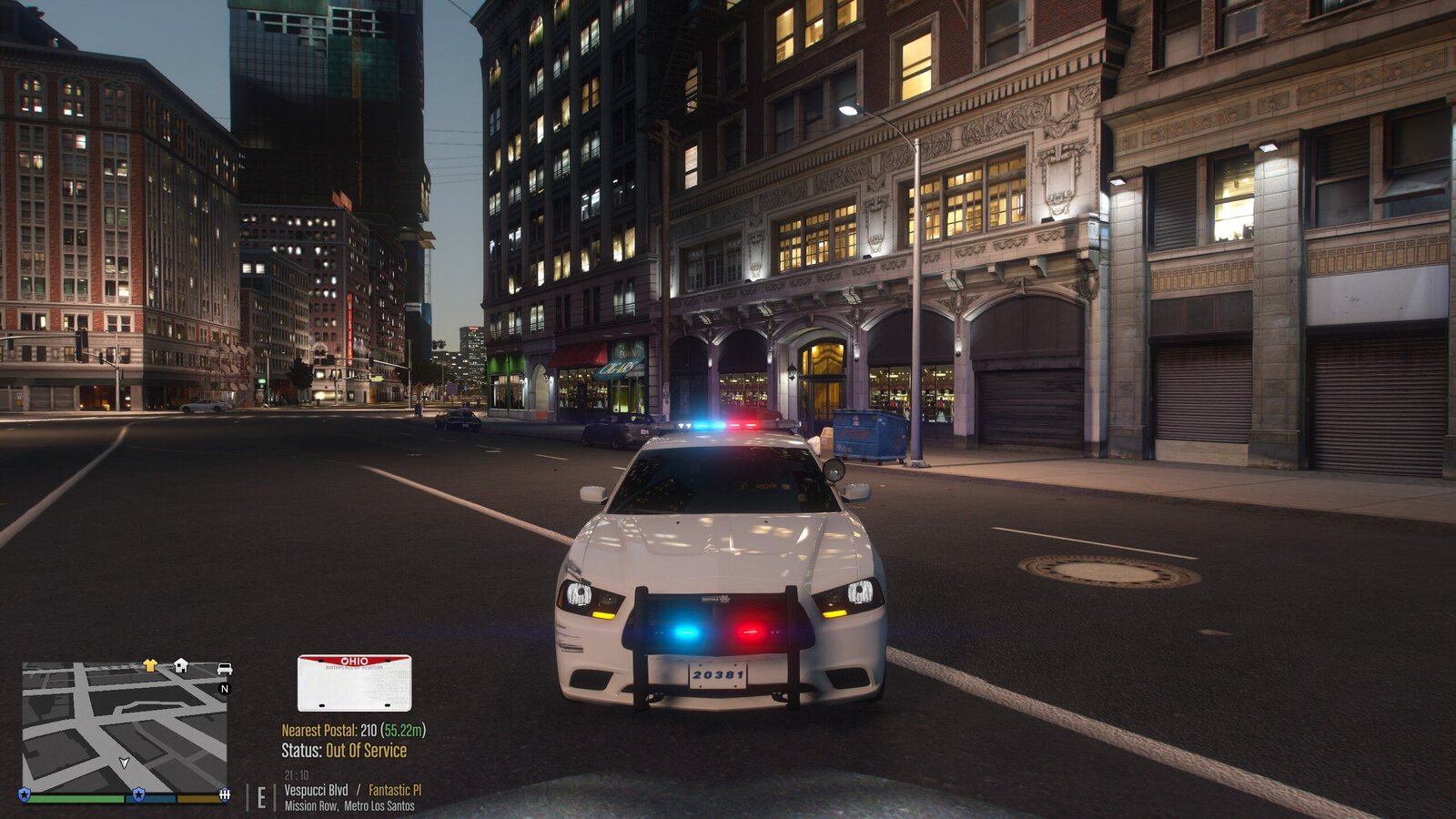
Task: Select the white car blip on minimap
Action: tap(224, 670)
